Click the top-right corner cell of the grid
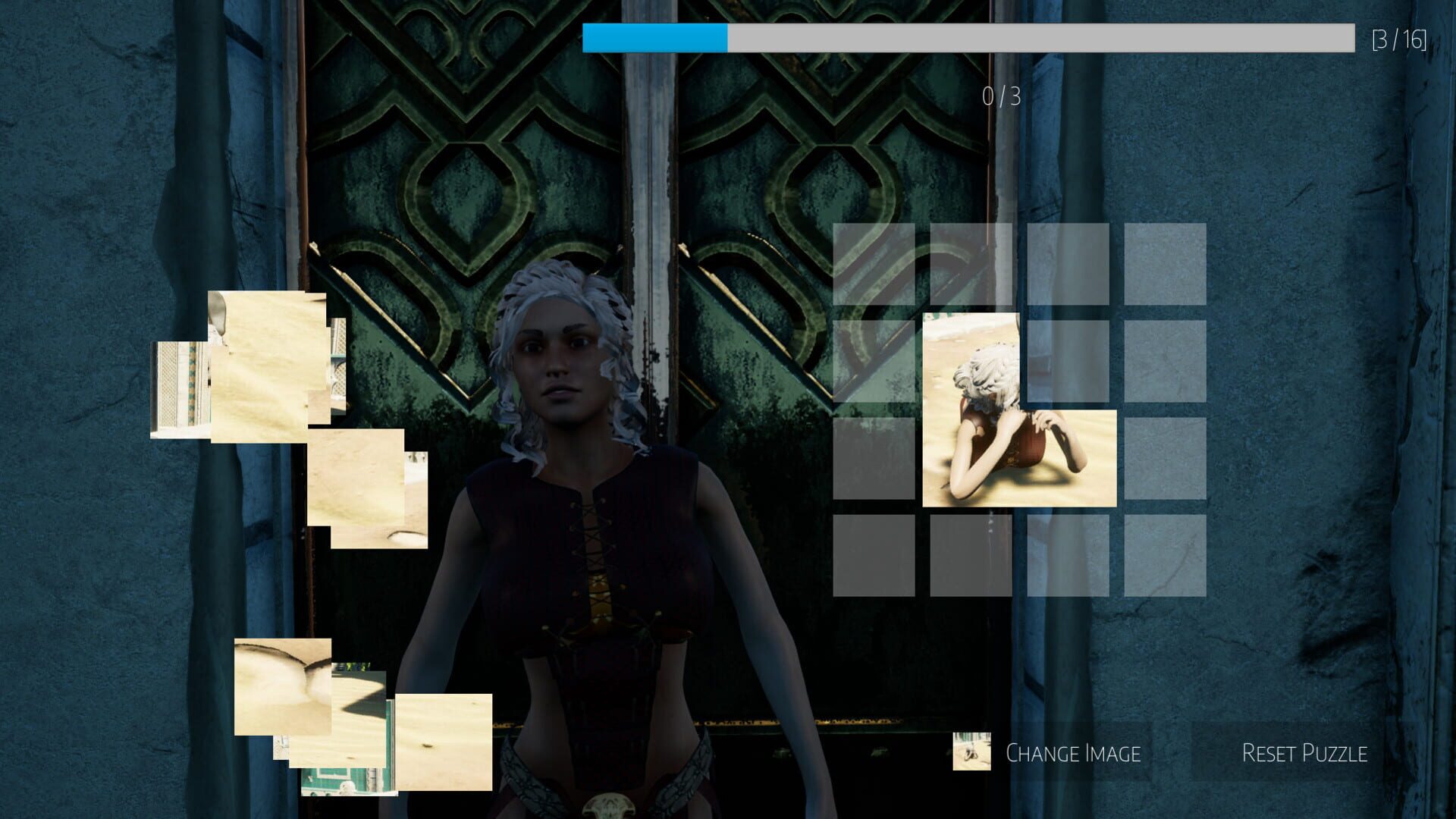This screenshot has width=1456, height=819. point(1166,265)
